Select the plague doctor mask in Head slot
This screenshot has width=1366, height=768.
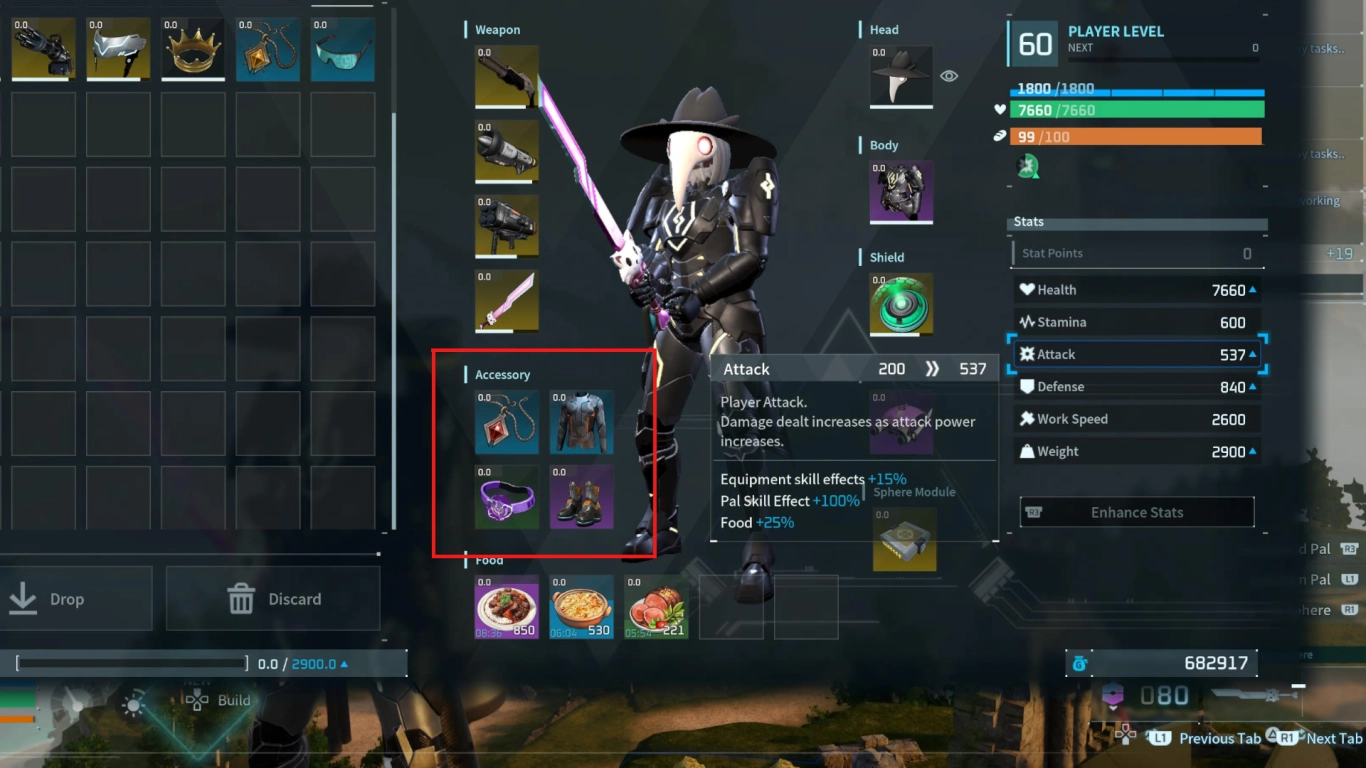tap(900, 76)
